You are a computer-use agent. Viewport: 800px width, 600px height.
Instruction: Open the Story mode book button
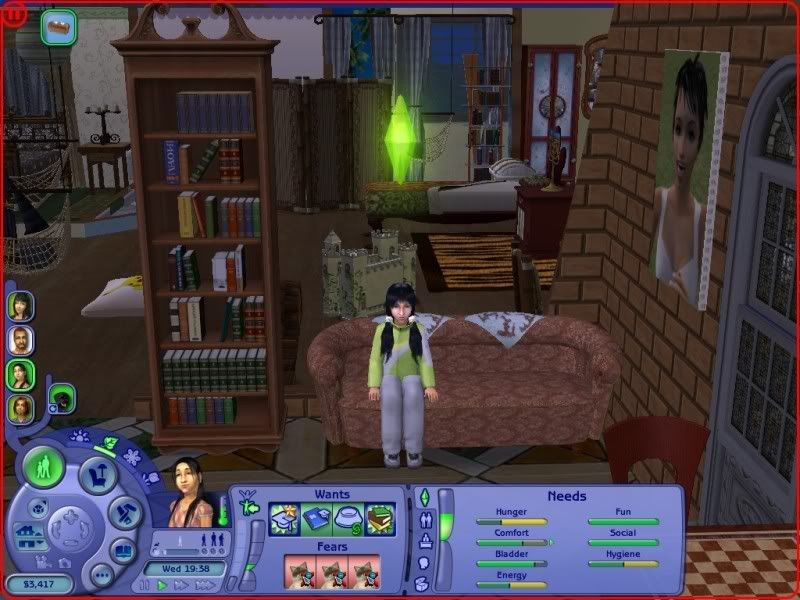coord(123,549)
